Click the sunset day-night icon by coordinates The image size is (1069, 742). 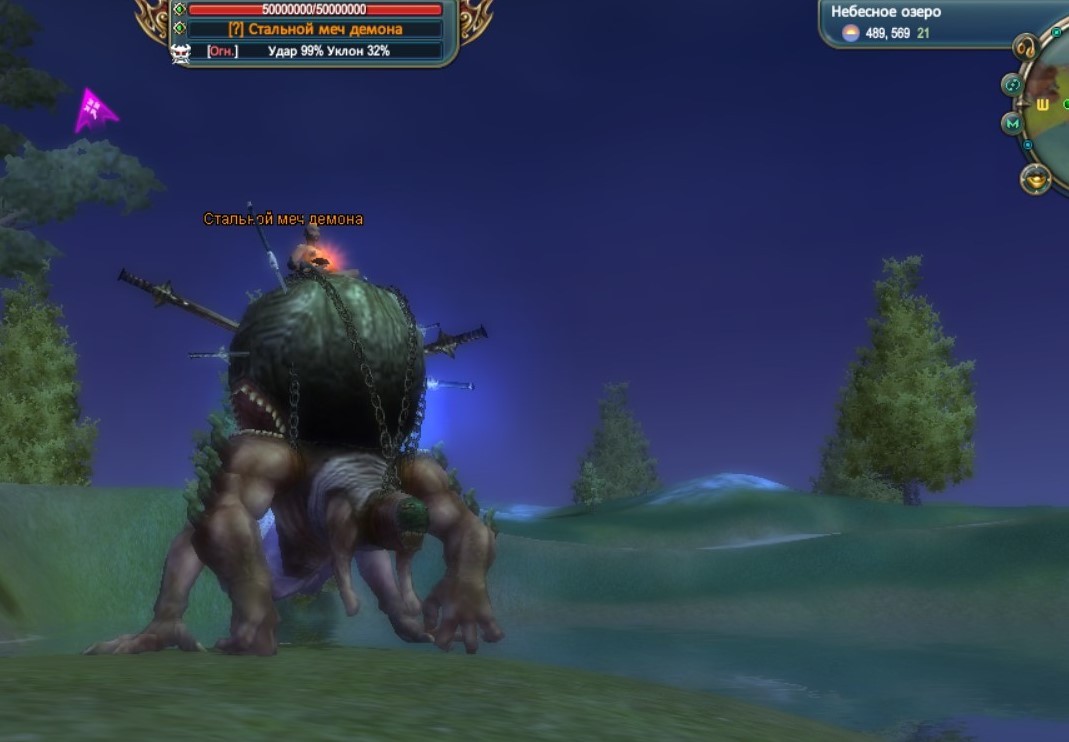point(850,34)
